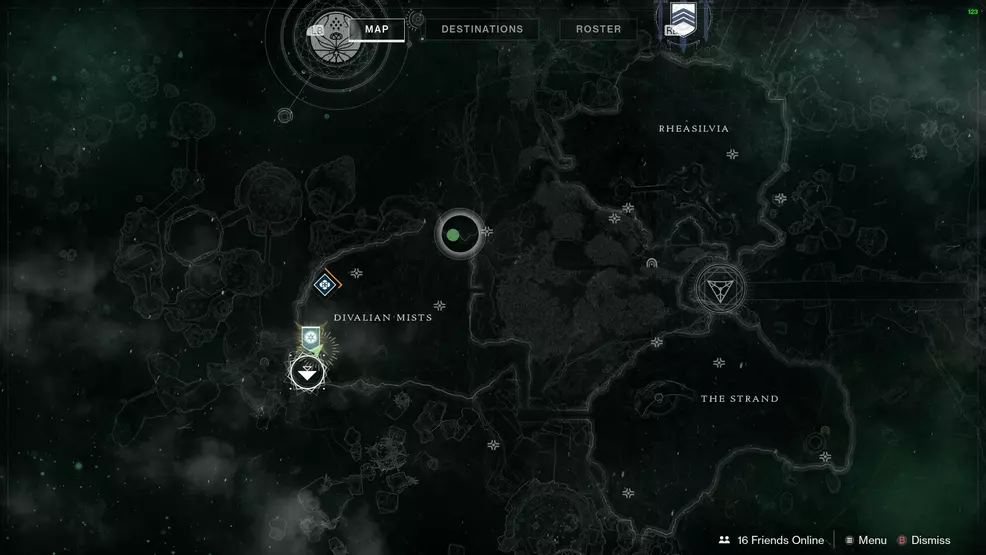Switch to the Roster tab
Image resolution: width=986 pixels, height=555 pixels.
click(599, 29)
